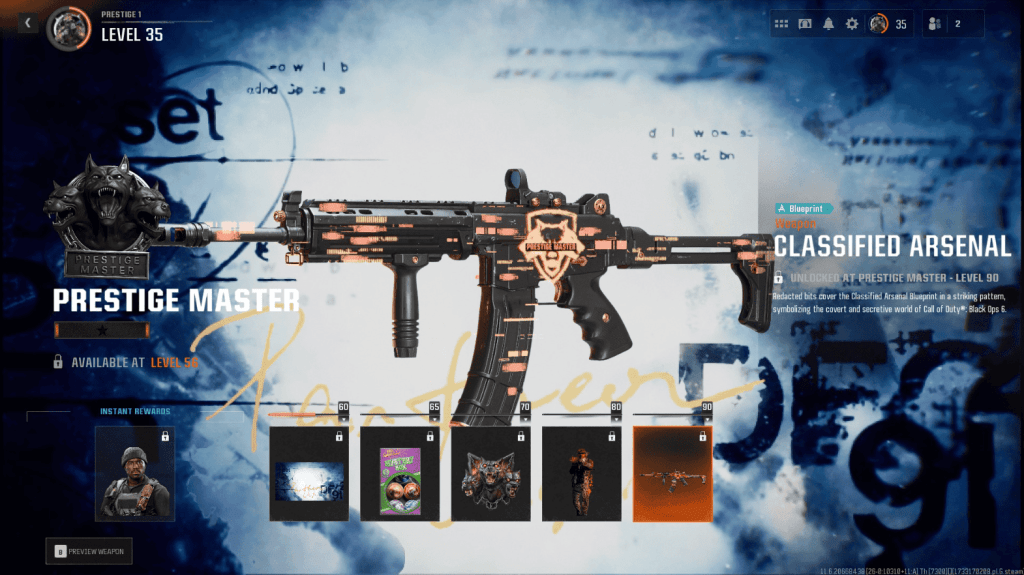This screenshot has width=1024, height=575.
Task: Select the level 70 three-headed wolf emblem reward
Action: 491,474
